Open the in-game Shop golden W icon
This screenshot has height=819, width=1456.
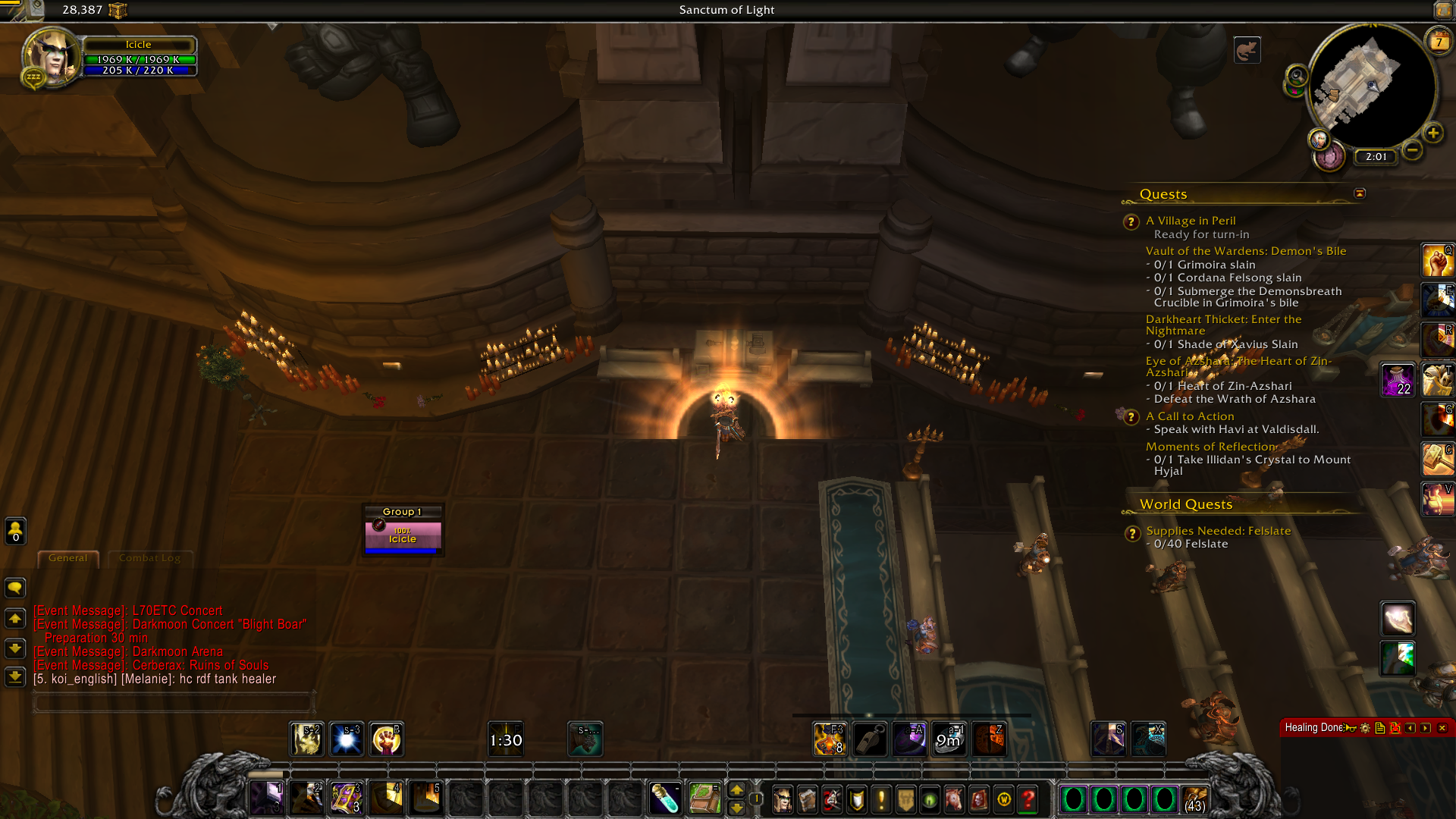click(x=1003, y=799)
